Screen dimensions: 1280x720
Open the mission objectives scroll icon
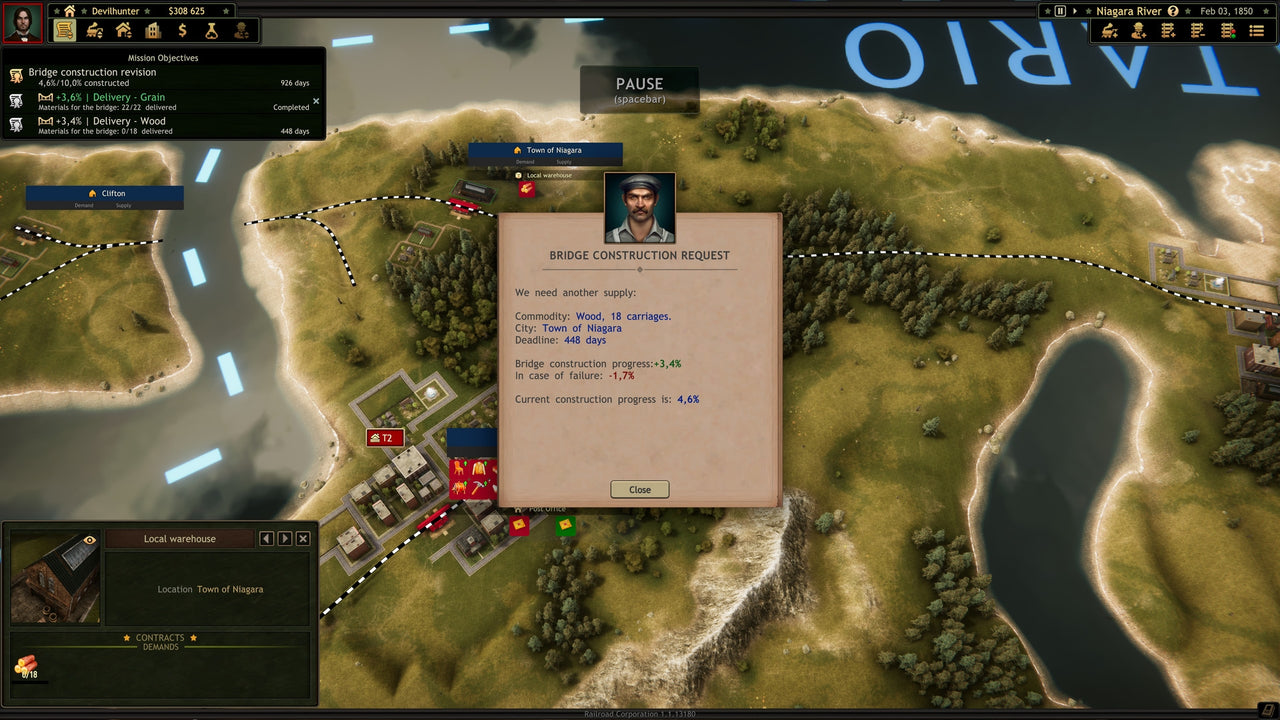point(64,30)
